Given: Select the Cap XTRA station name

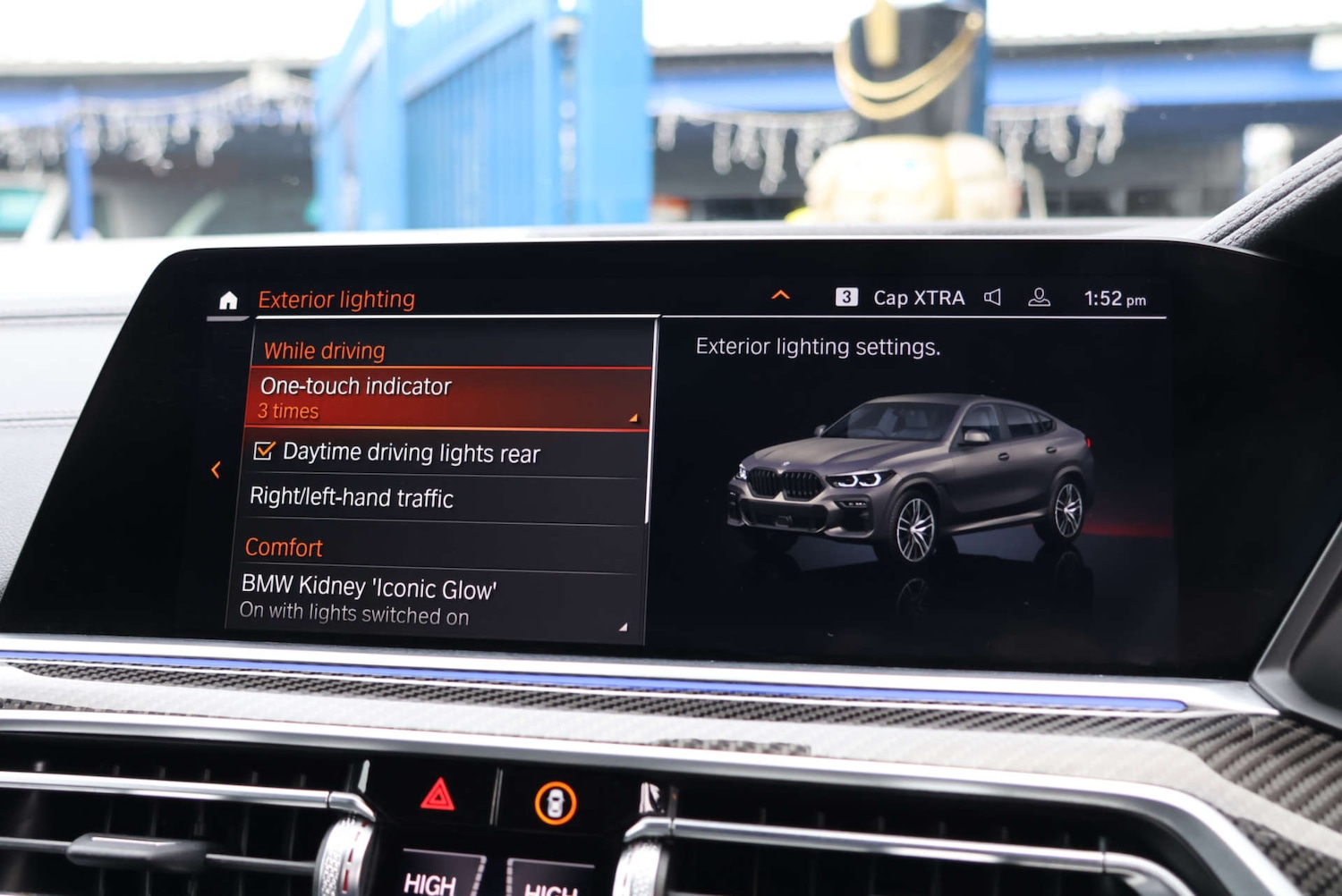Looking at the screenshot, I should 918,297.
